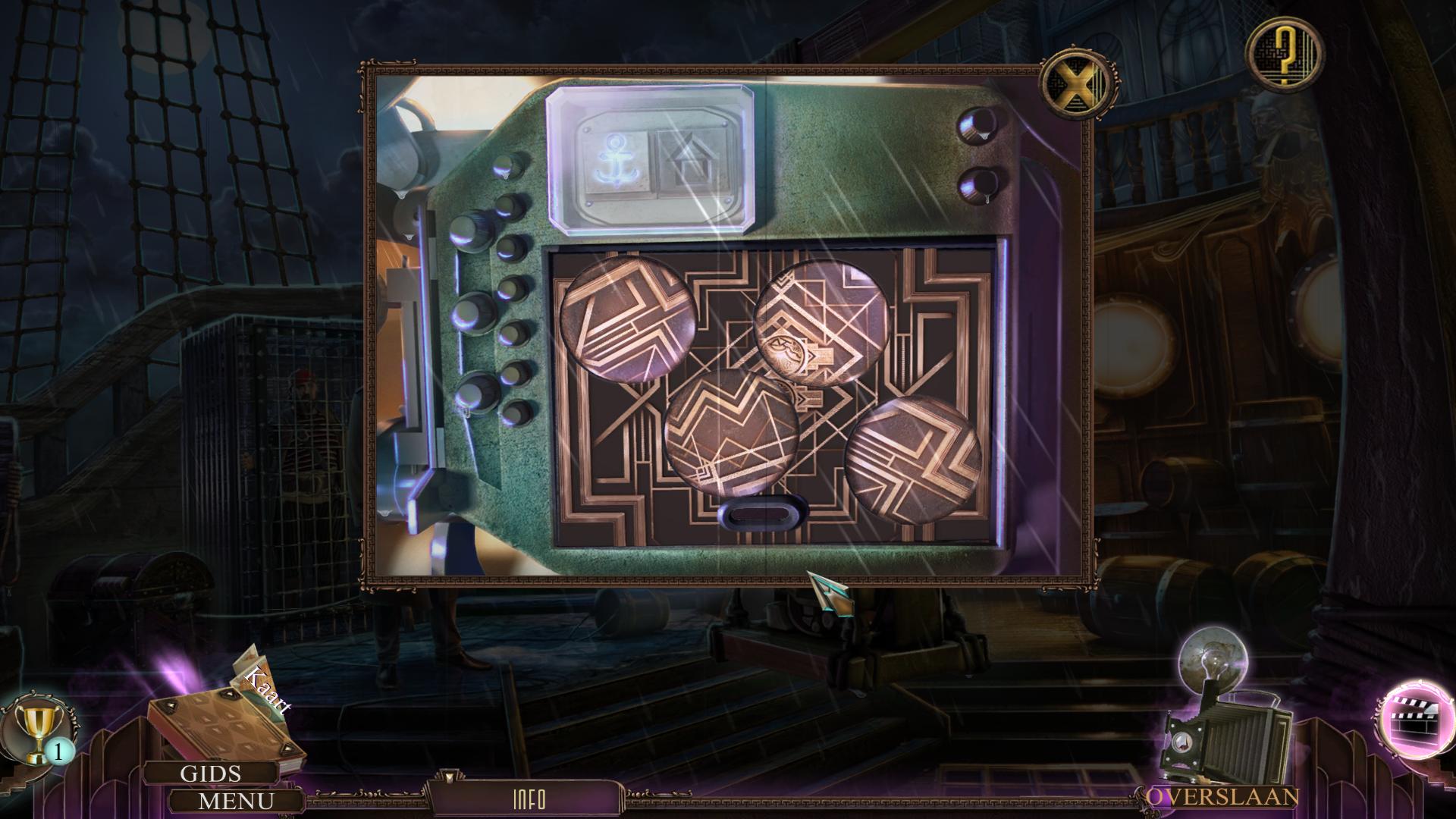Open the Kaart map
This screenshot has height=819, width=1456.
click(265, 686)
